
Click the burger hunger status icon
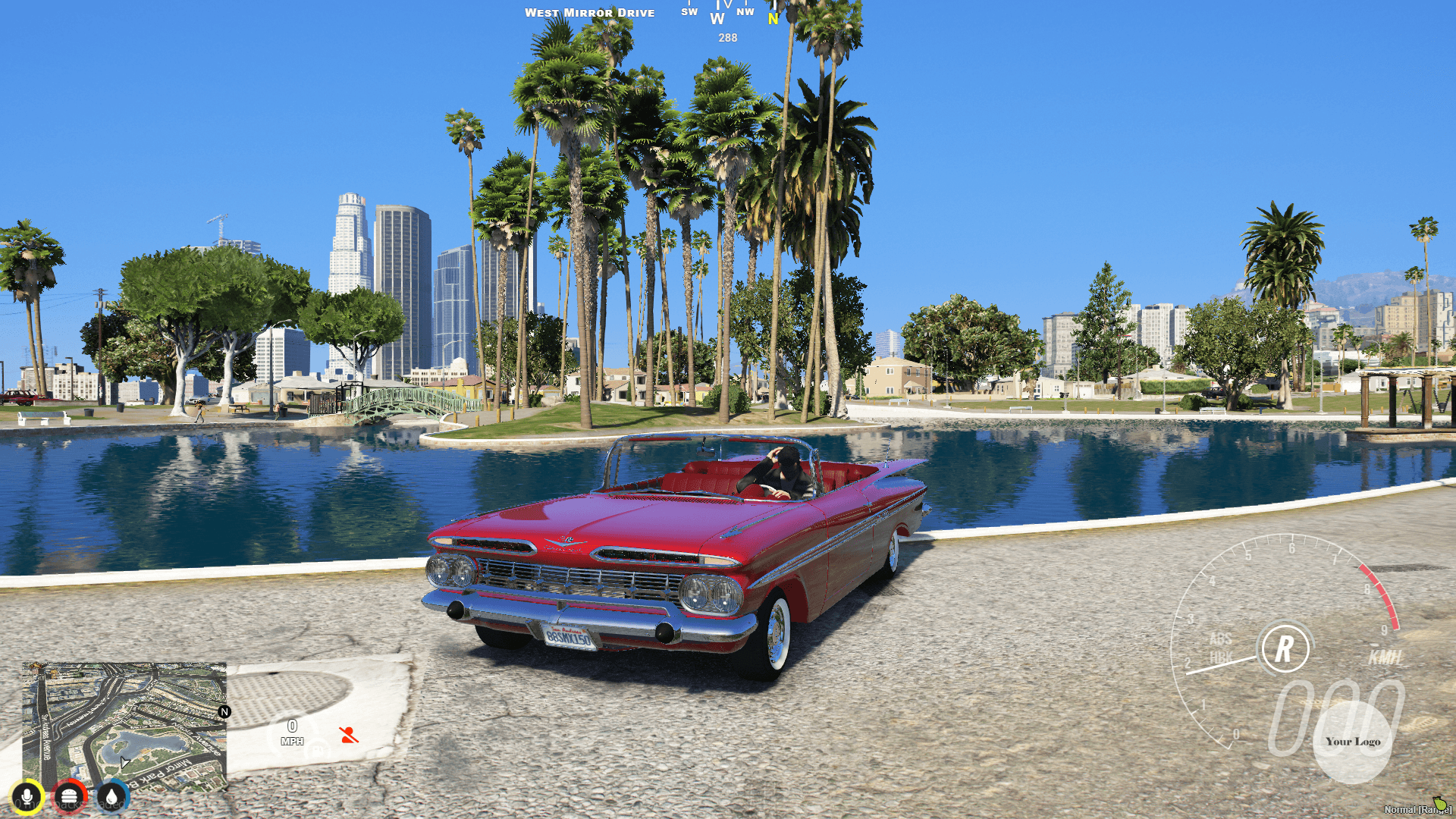pyautogui.click(x=70, y=797)
